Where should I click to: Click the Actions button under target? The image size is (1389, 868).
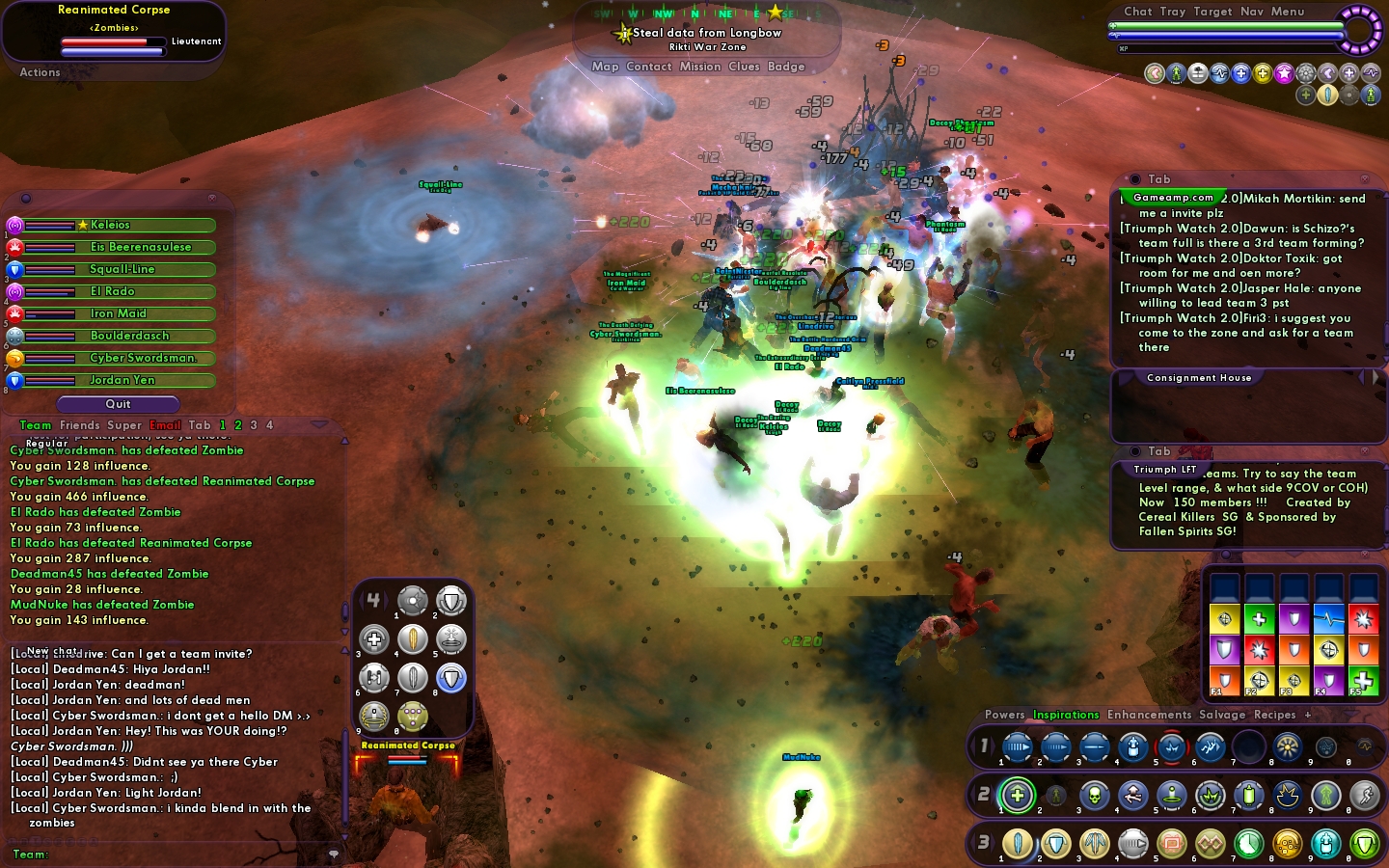(x=40, y=72)
